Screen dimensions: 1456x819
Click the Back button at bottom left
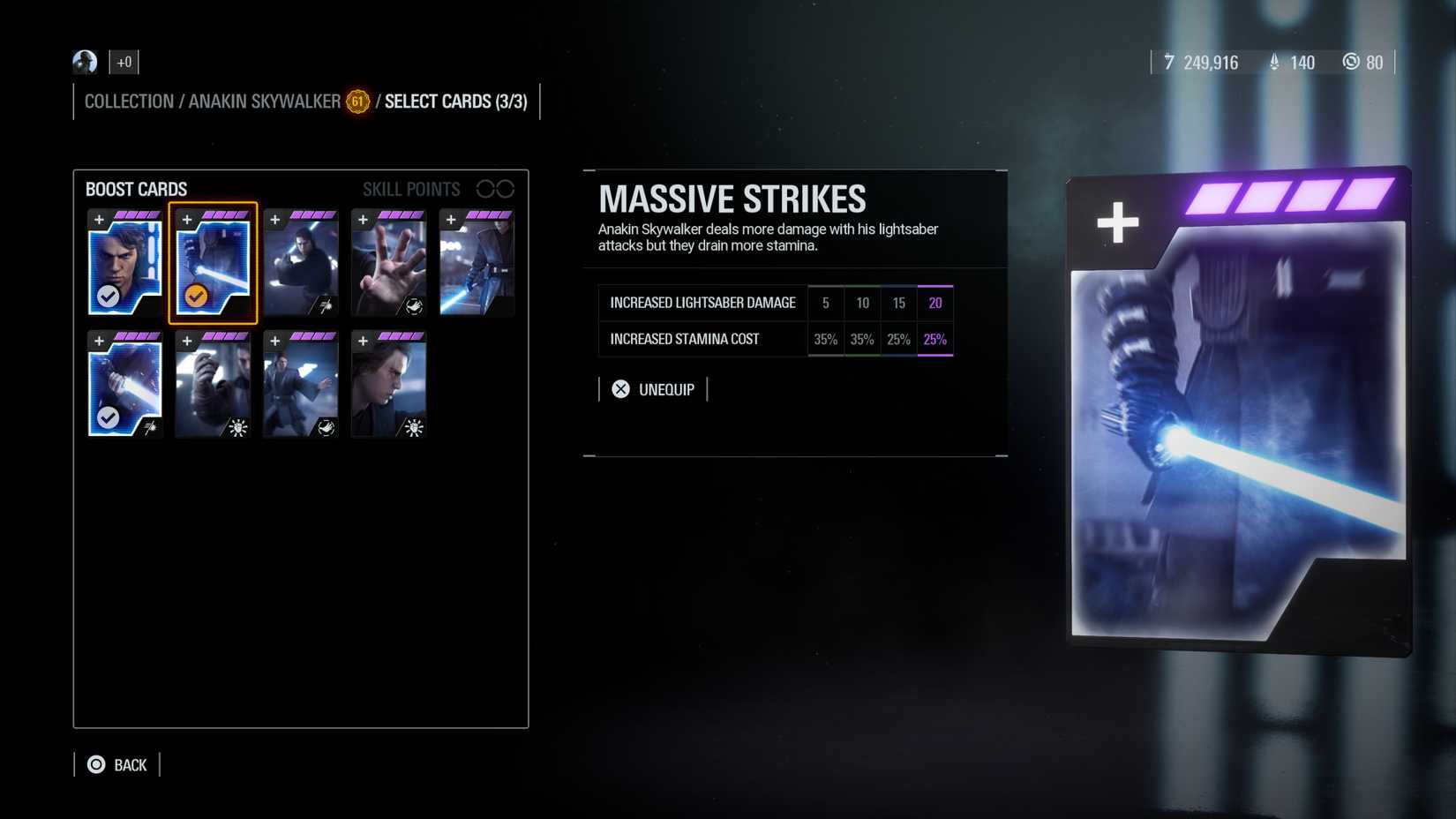coord(117,764)
